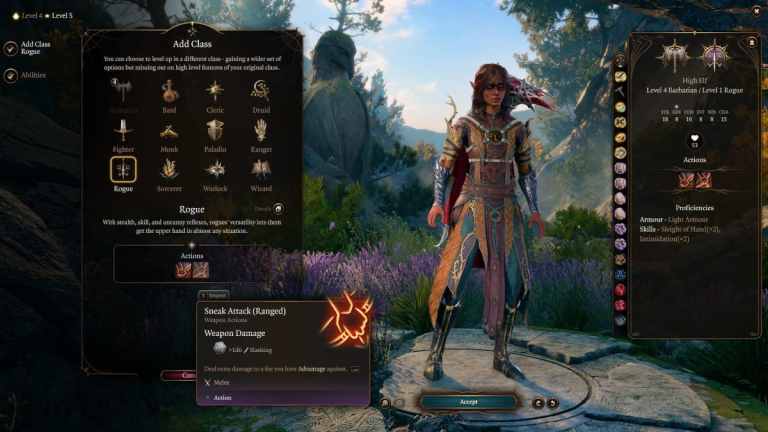Pick the Ranger class
Viewport: 768px width, 432px height.
pyautogui.click(x=261, y=131)
